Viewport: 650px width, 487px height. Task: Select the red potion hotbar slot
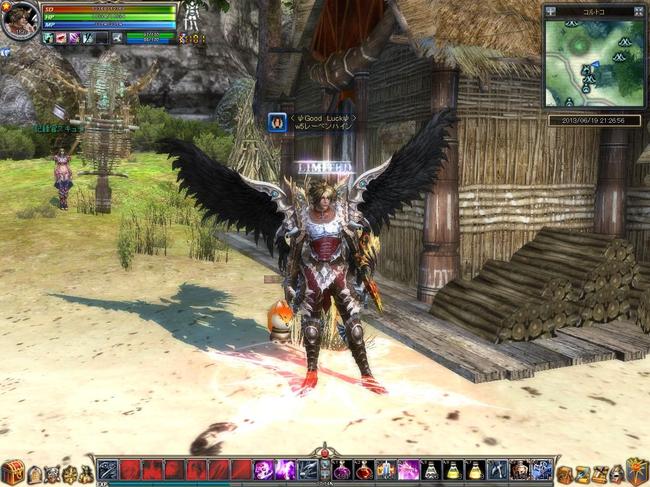point(364,470)
